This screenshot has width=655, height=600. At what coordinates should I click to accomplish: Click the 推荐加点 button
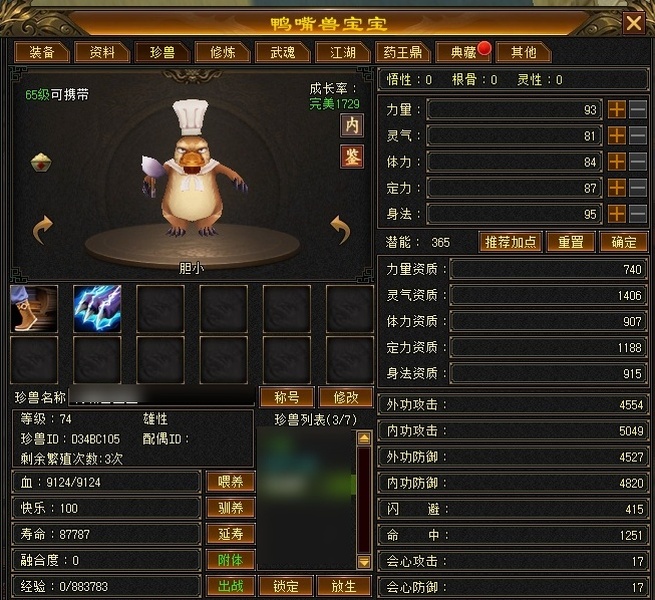511,242
